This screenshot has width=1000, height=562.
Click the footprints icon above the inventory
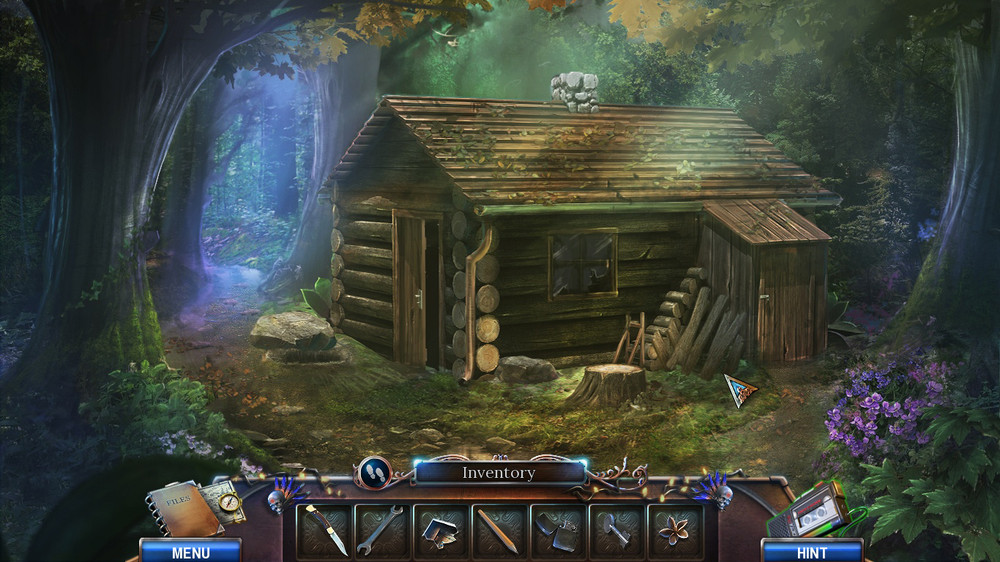tap(375, 472)
